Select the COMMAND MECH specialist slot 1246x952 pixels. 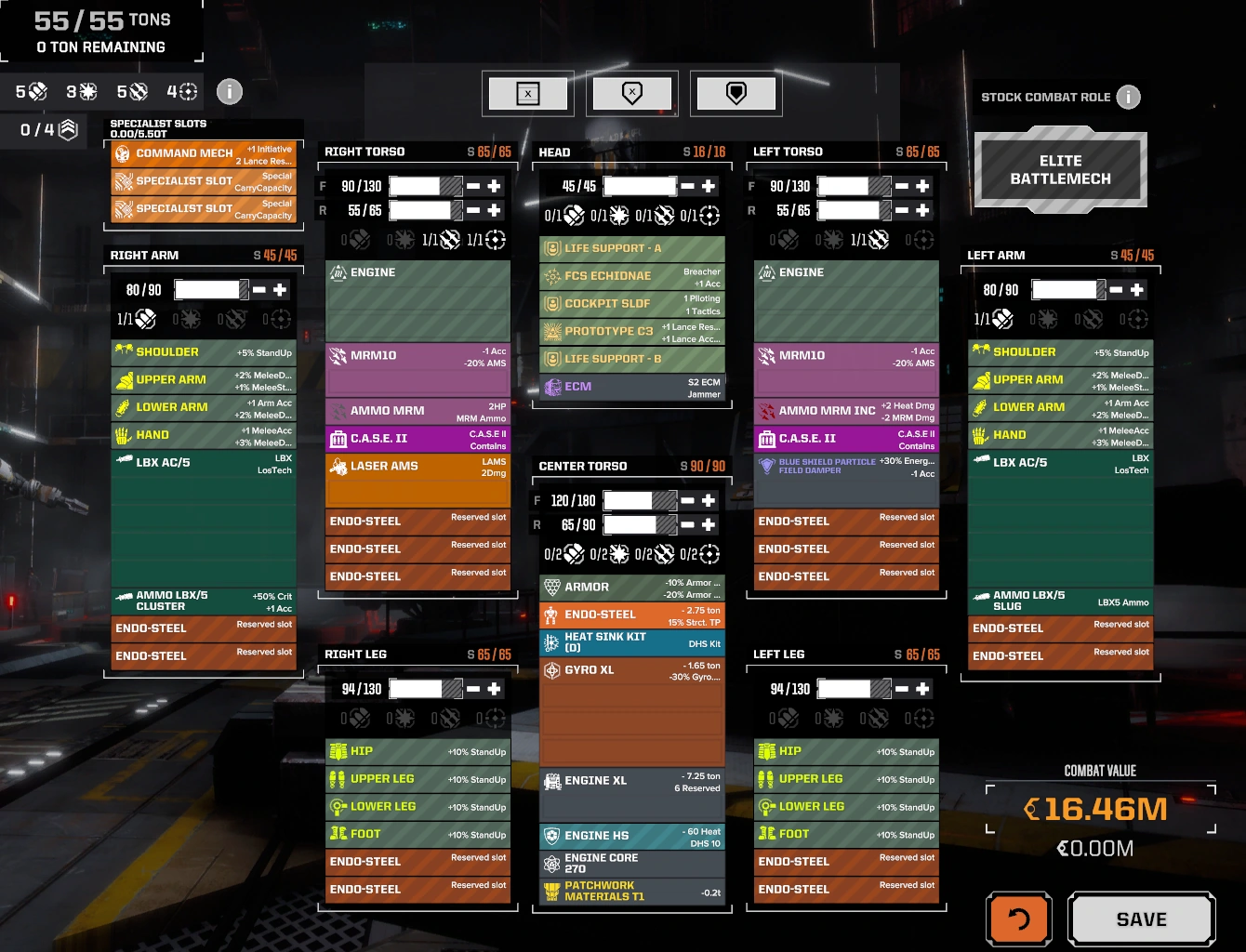[203, 153]
